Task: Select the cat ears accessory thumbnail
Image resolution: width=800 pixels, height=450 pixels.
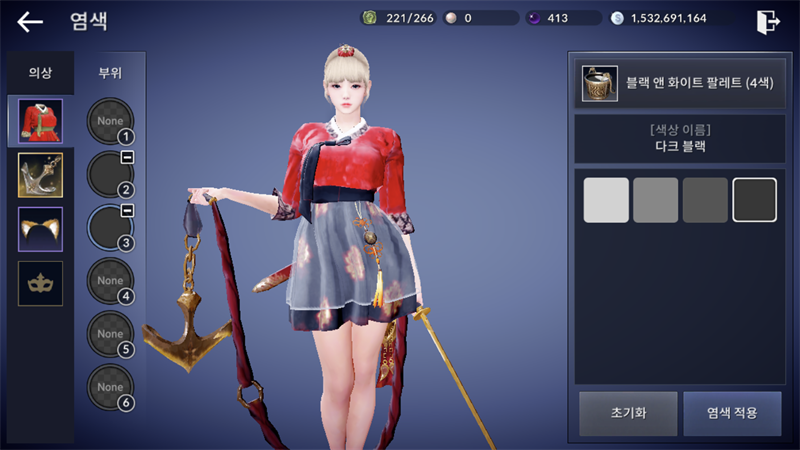Action: coord(40,229)
